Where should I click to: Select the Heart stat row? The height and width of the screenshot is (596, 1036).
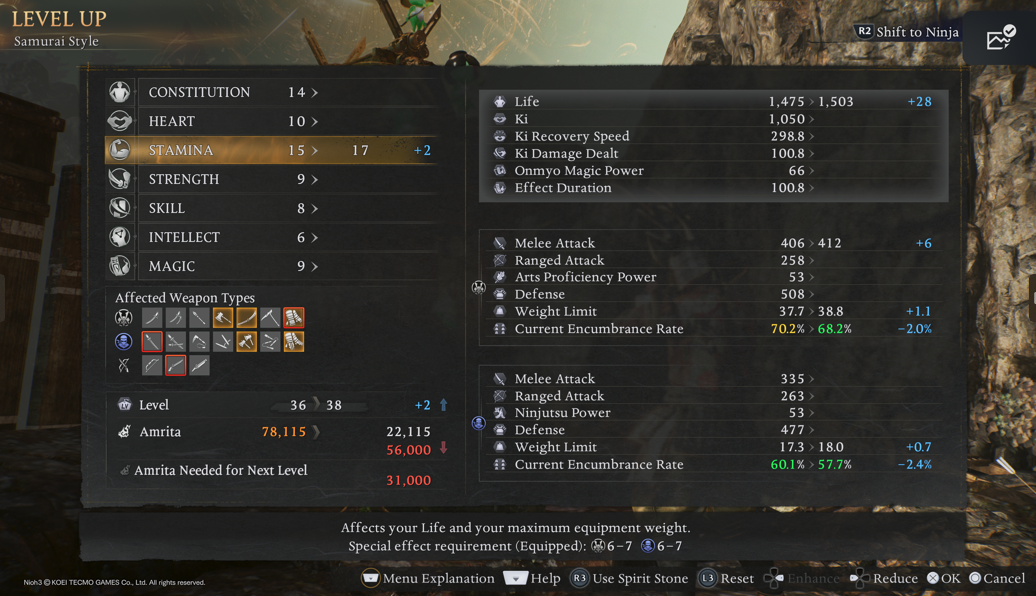pyautogui.click(x=270, y=121)
